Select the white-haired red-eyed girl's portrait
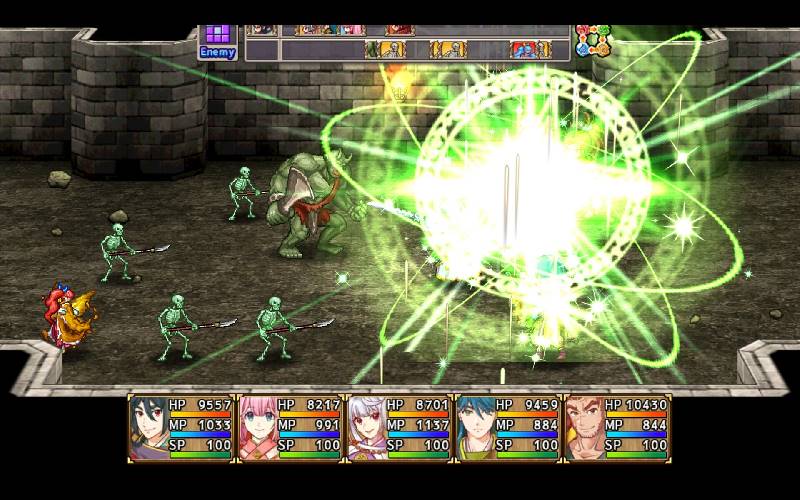This screenshot has width=800, height=500. pyautogui.click(x=366, y=427)
